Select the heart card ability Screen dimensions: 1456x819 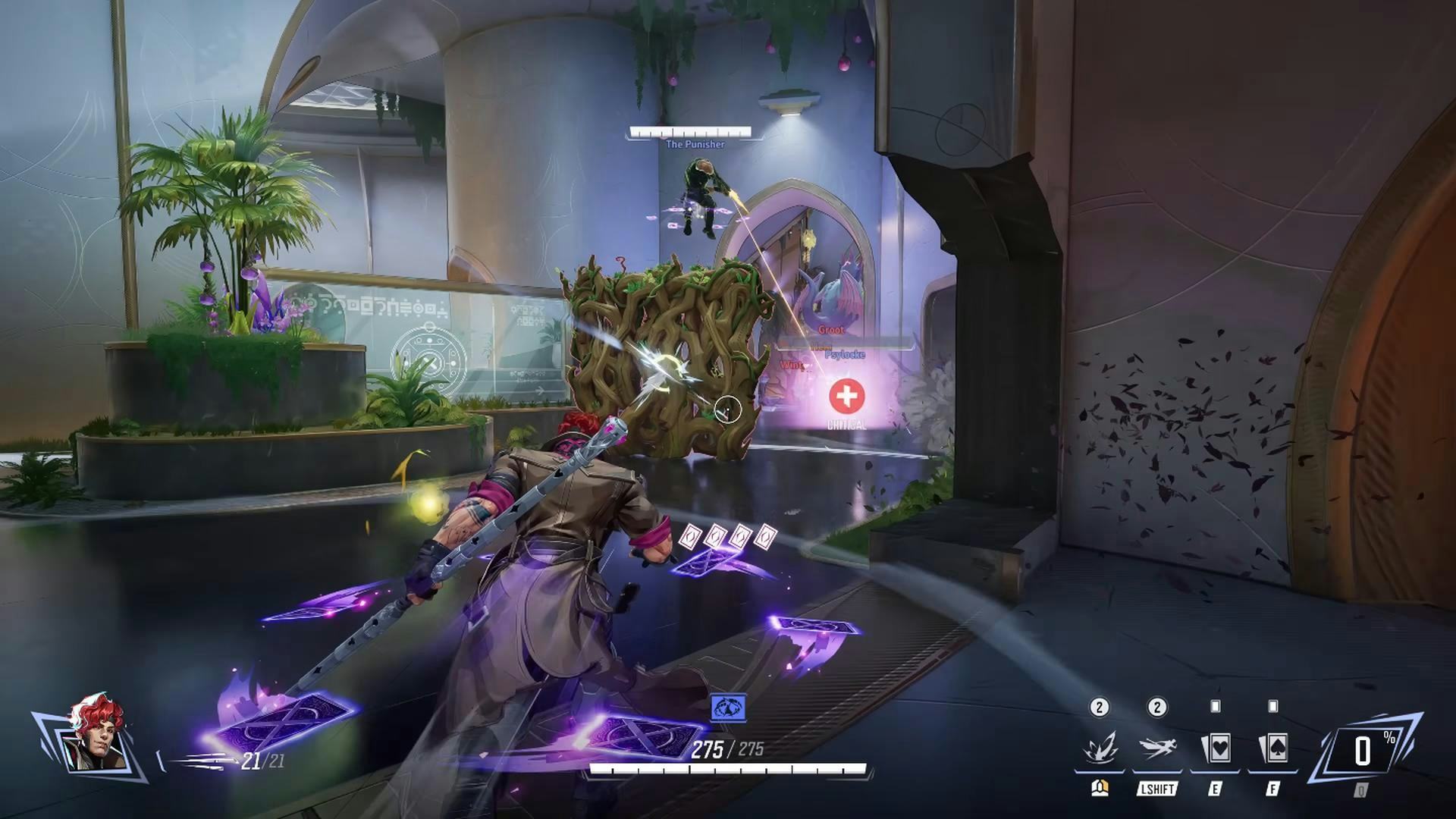click(1215, 748)
